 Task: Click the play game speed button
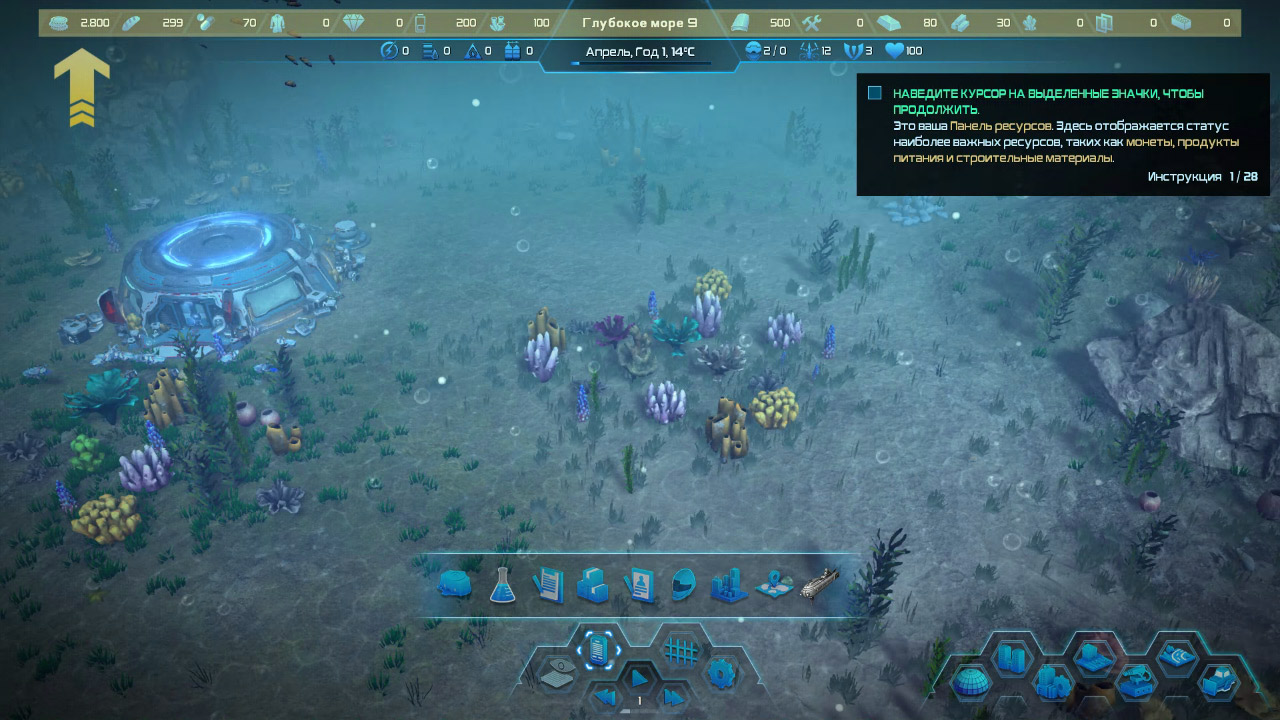[x=639, y=679]
